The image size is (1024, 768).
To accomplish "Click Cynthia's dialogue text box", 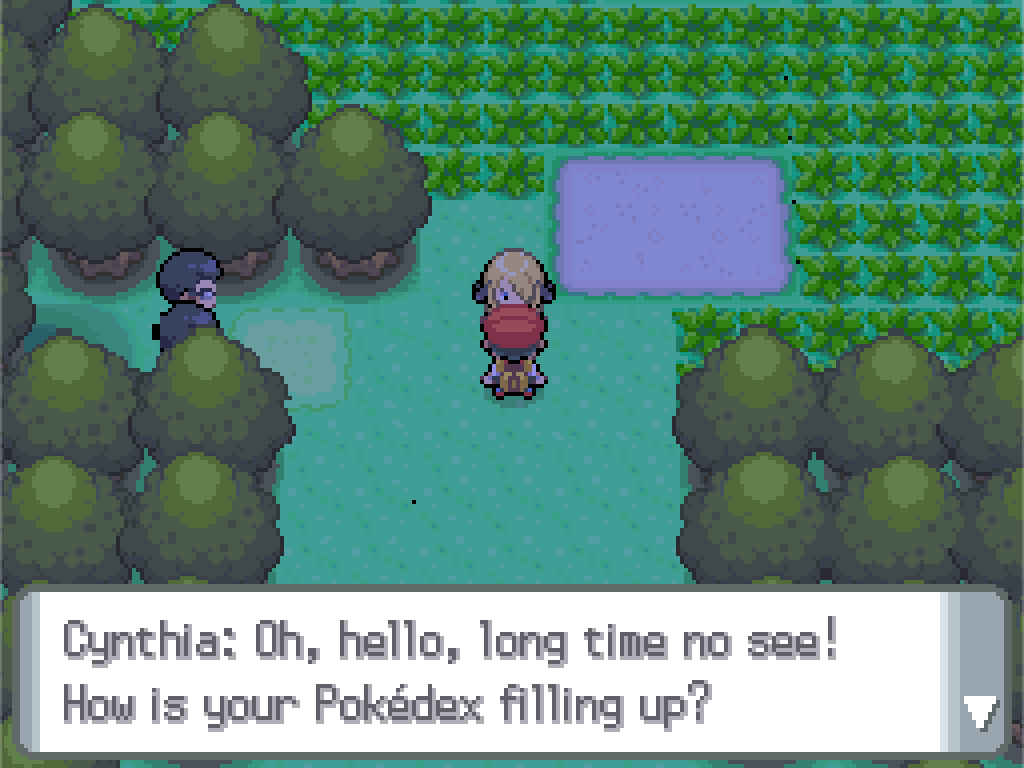I will coord(480,672).
